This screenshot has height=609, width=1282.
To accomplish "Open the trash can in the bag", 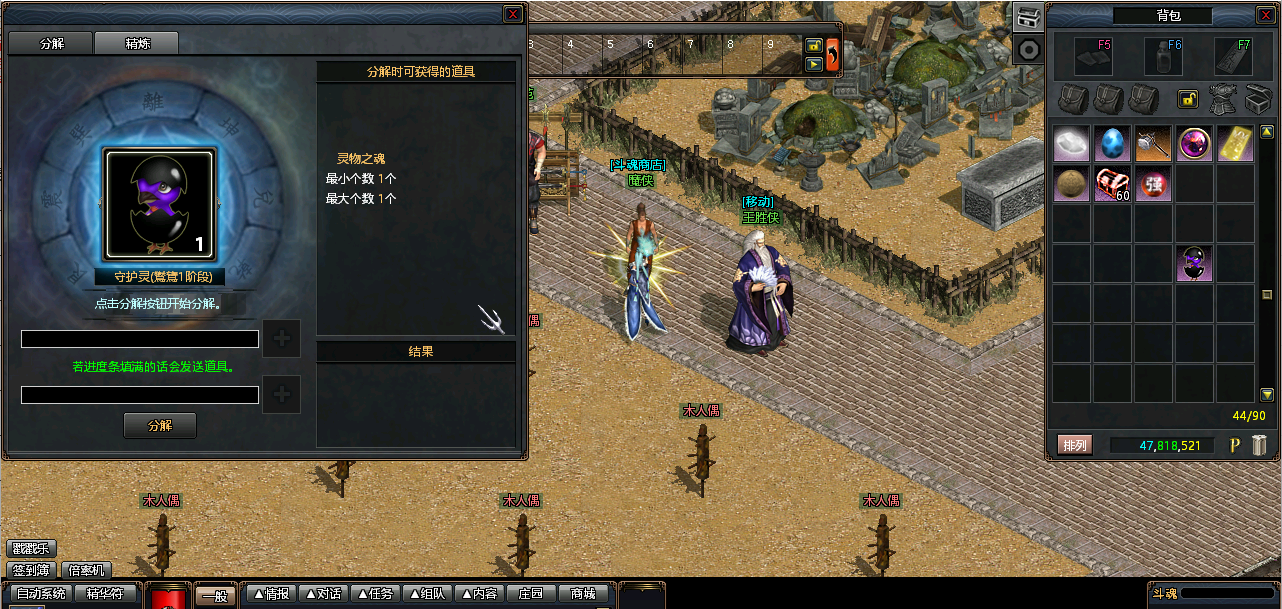I will point(1259,445).
